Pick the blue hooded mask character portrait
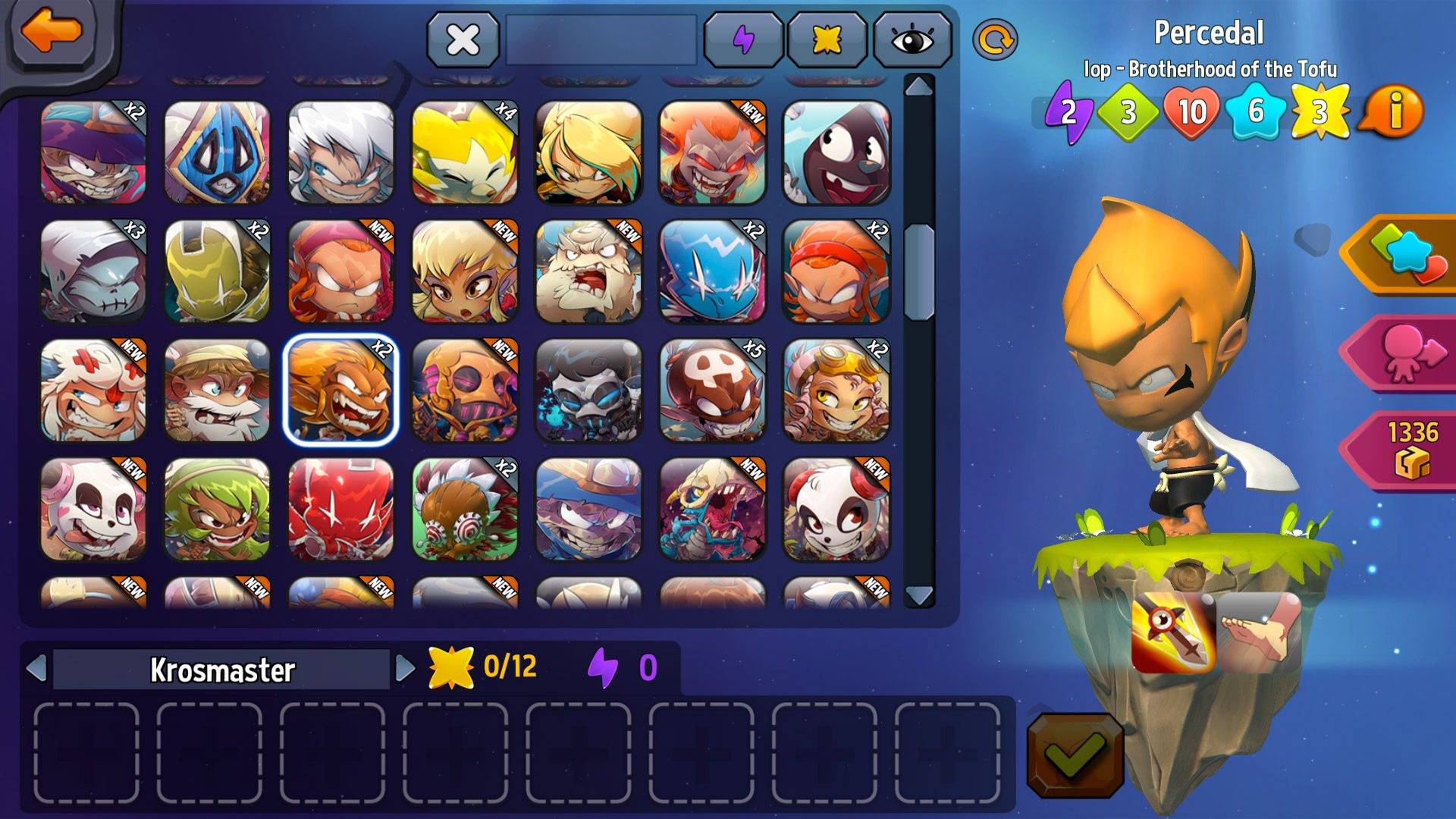Image resolution: width=1456 pixels, height=819 pixels. point(217,152)
